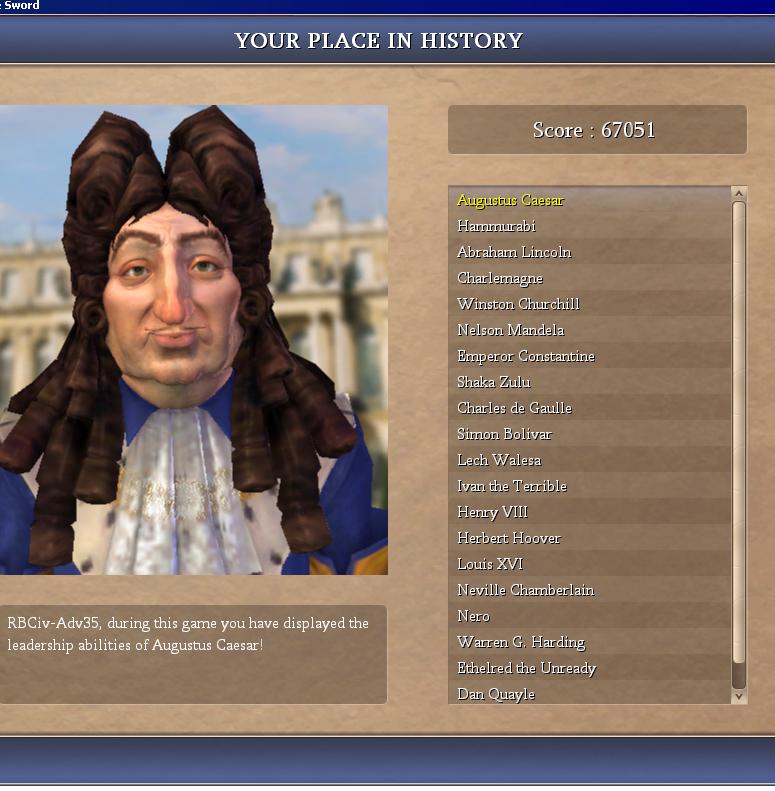Choose Louis XVI from the list
Screen dimensions: 775x791
(489, 564)
